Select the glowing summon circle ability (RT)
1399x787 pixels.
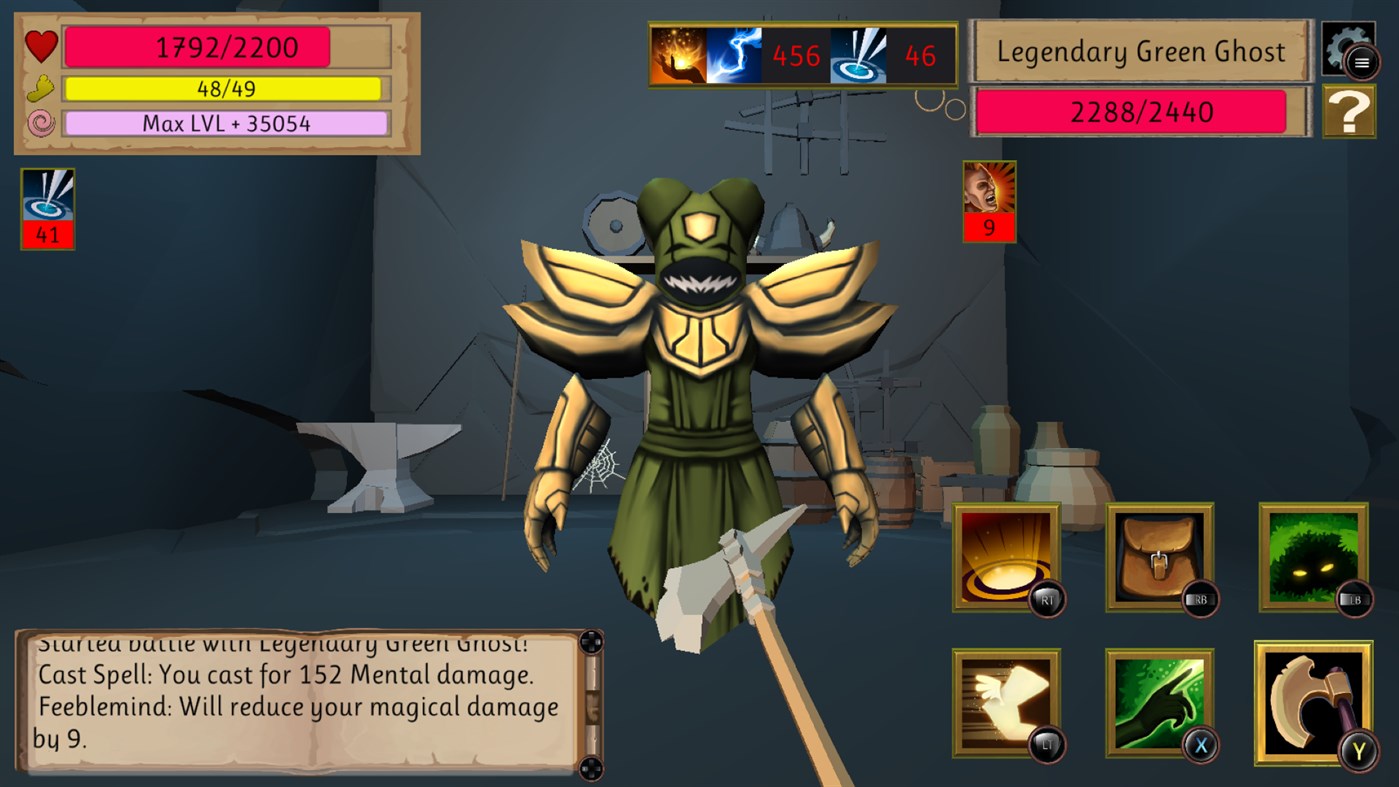pyautogui.click(x=1007, y=558)
